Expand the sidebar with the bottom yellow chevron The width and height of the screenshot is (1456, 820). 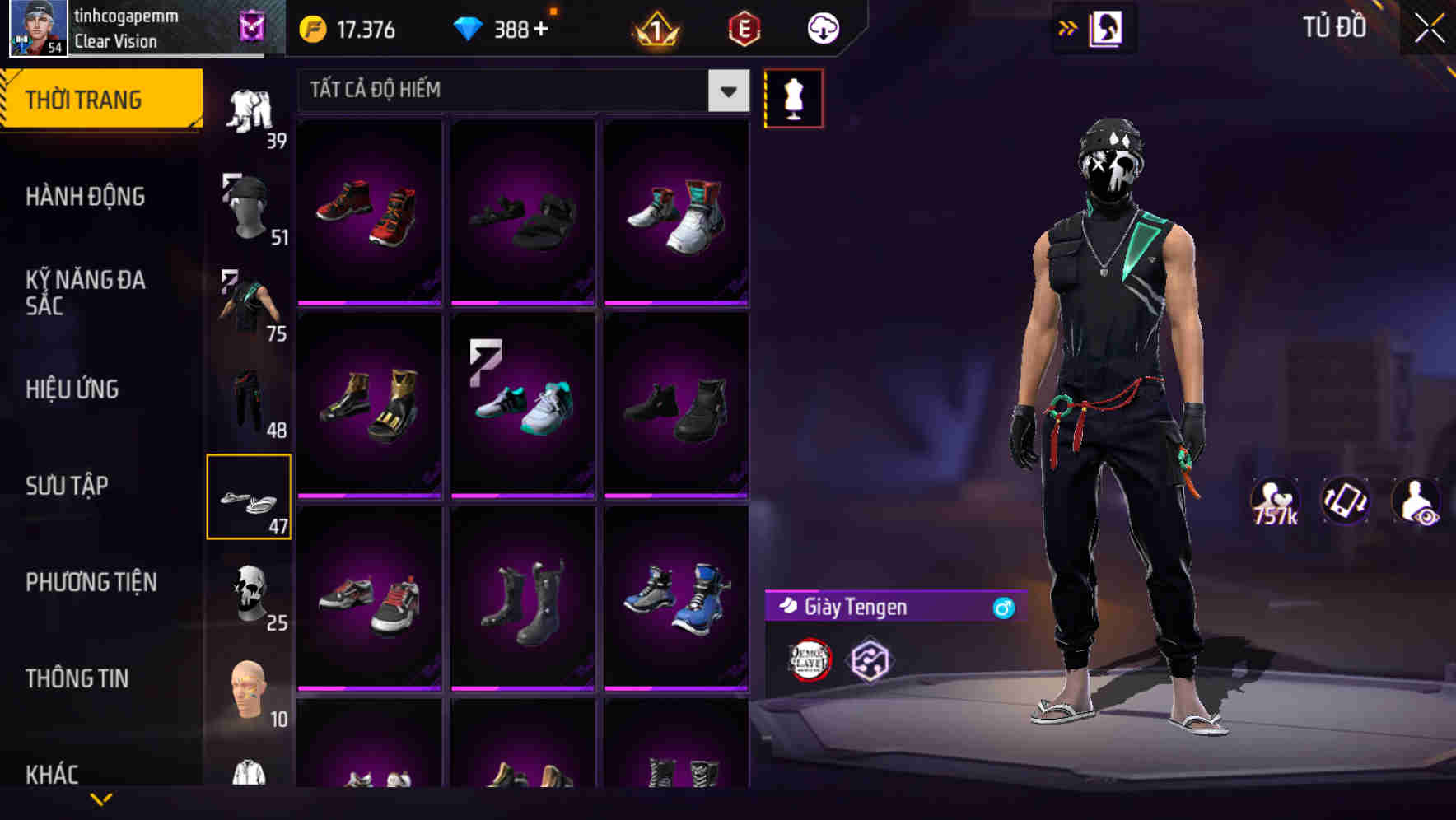pos(101,799)
